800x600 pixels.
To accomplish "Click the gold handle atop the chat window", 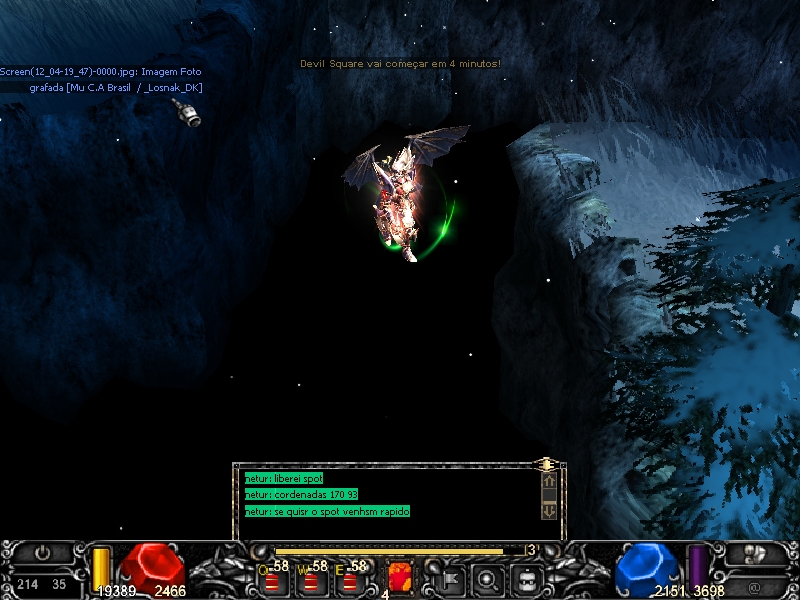I will coord(546,463).
